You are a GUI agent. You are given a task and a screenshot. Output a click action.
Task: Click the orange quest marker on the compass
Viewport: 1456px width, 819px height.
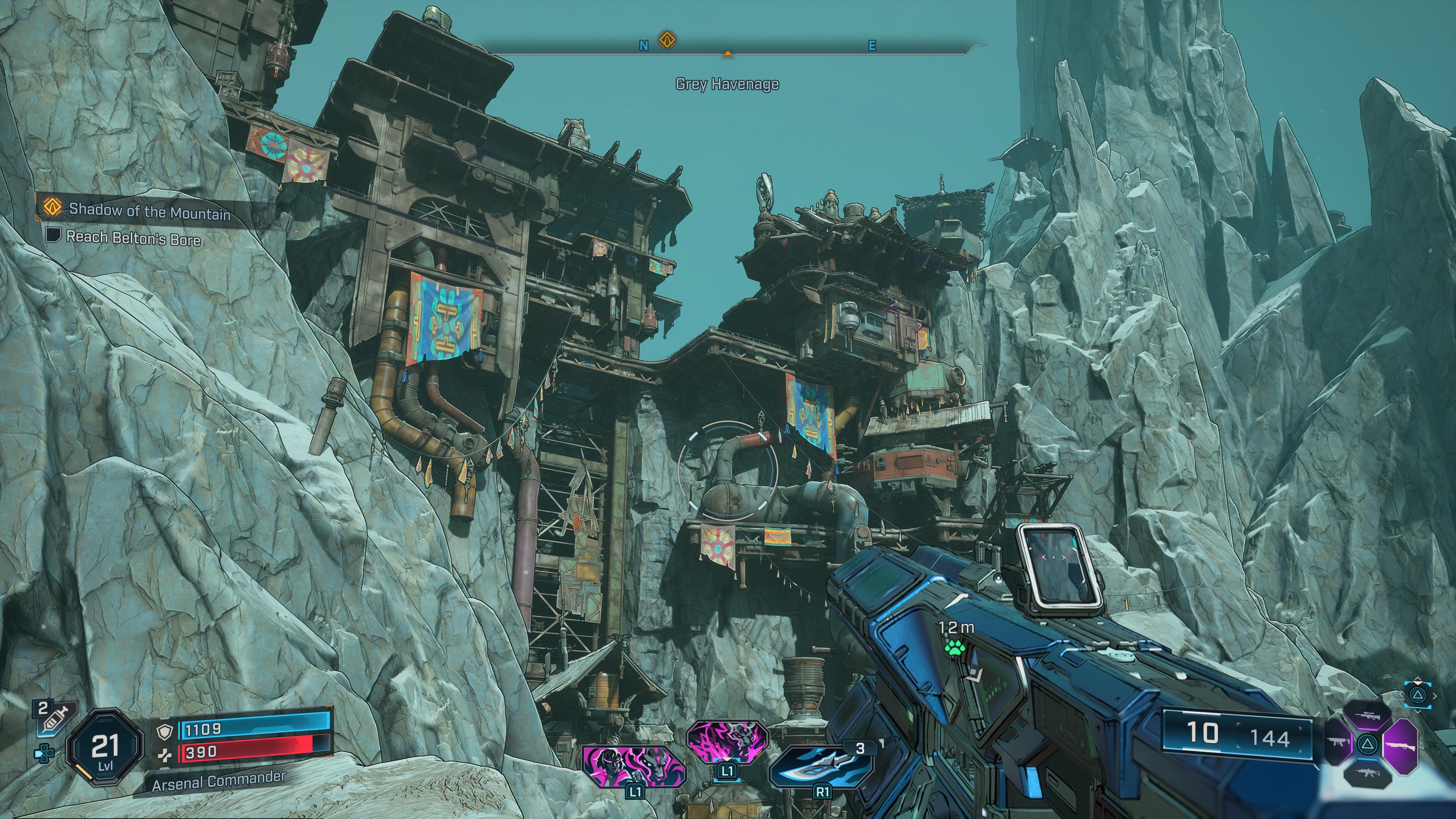(x=667, y=41)
